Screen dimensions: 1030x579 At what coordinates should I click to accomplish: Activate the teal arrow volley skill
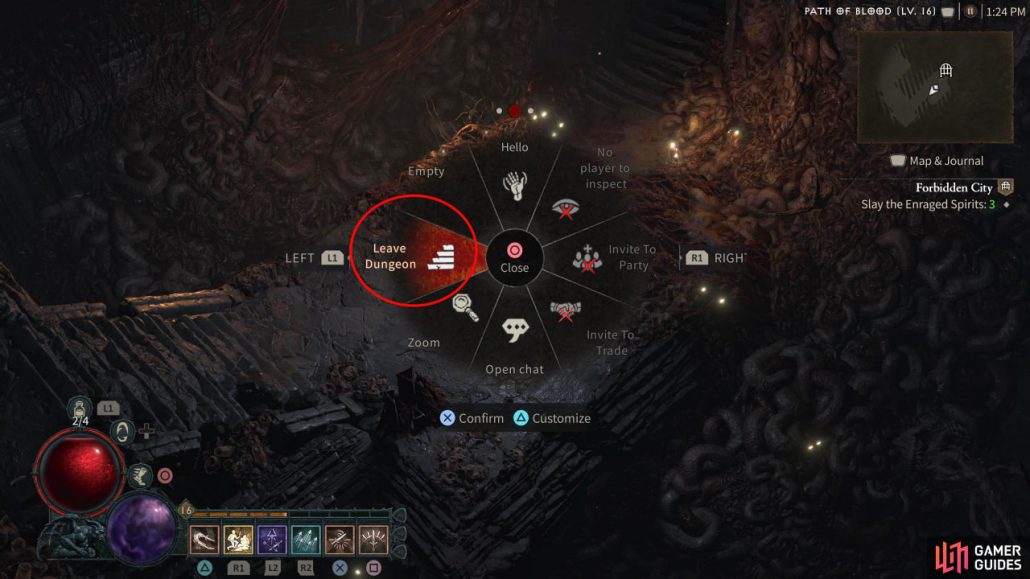[x=306, y=540]
